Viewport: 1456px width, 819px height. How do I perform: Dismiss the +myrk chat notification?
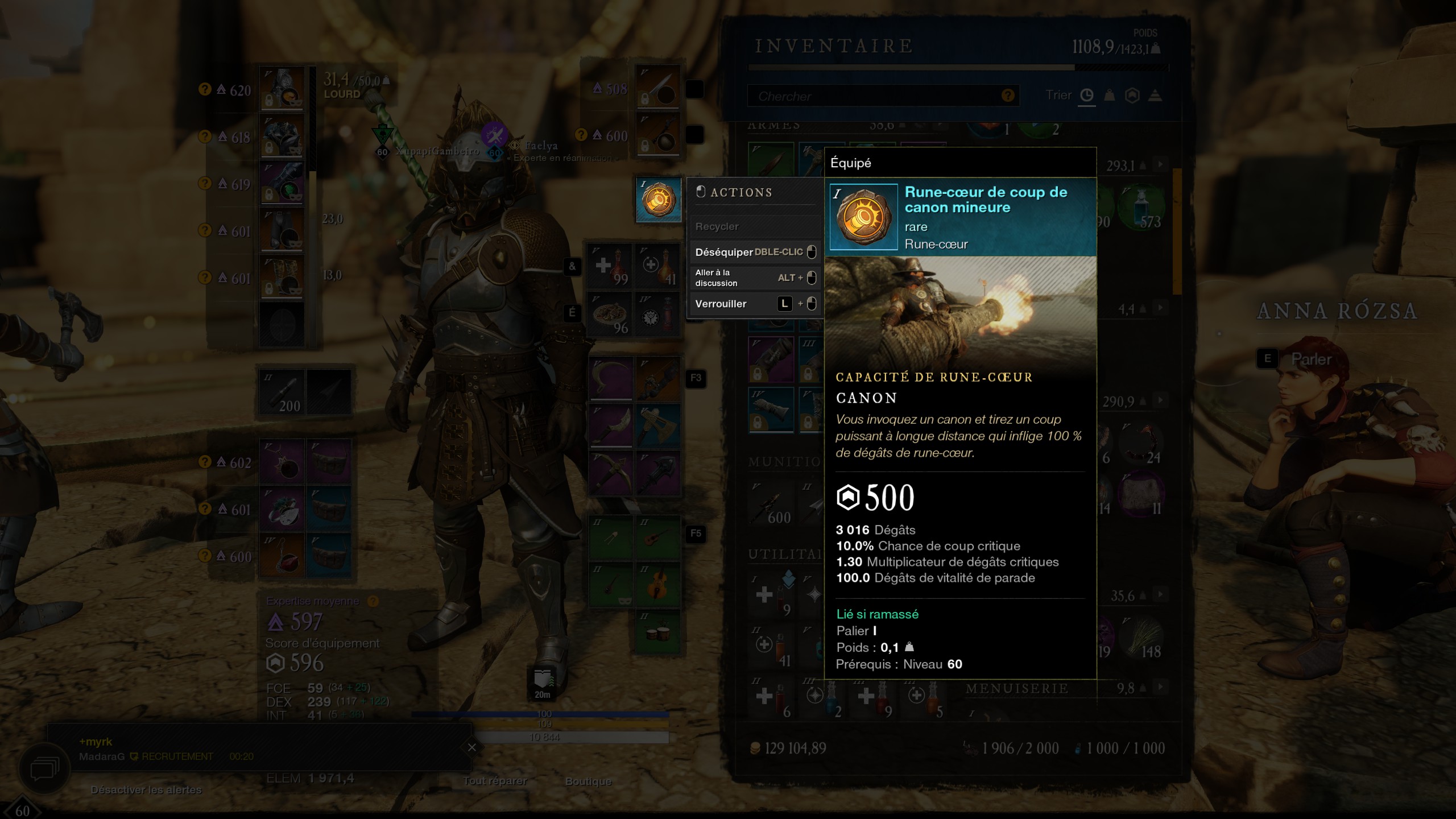click(x=471, y=747)
